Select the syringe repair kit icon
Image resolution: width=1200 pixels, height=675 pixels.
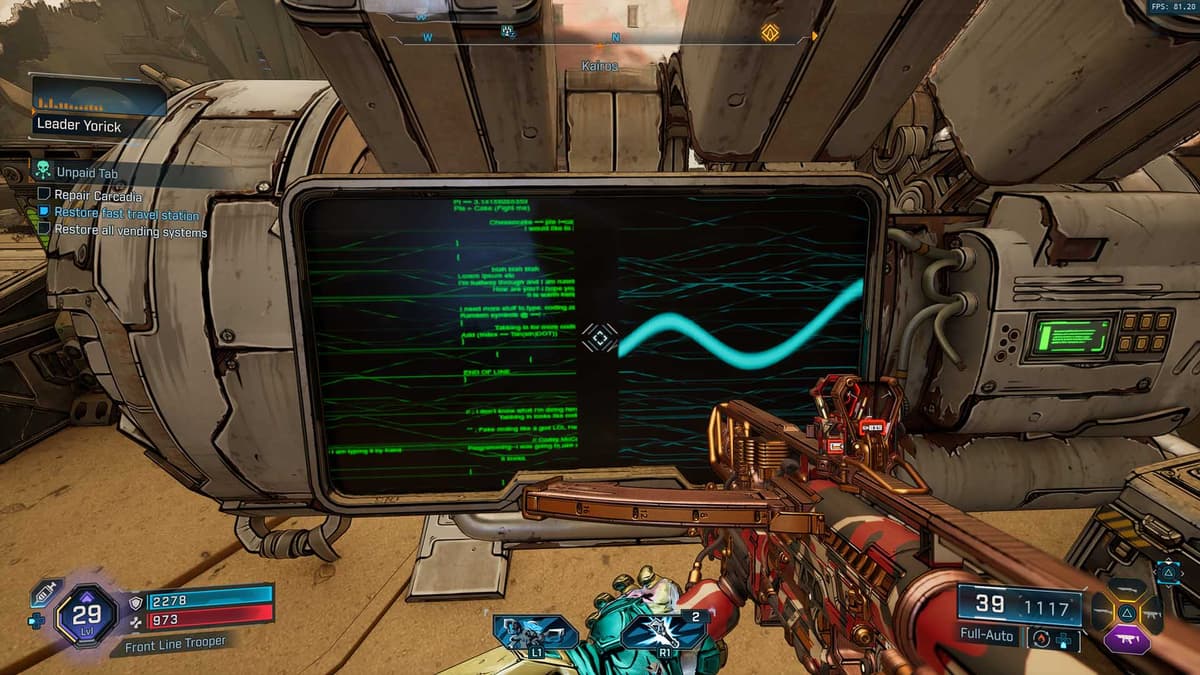tap(45, 592)
